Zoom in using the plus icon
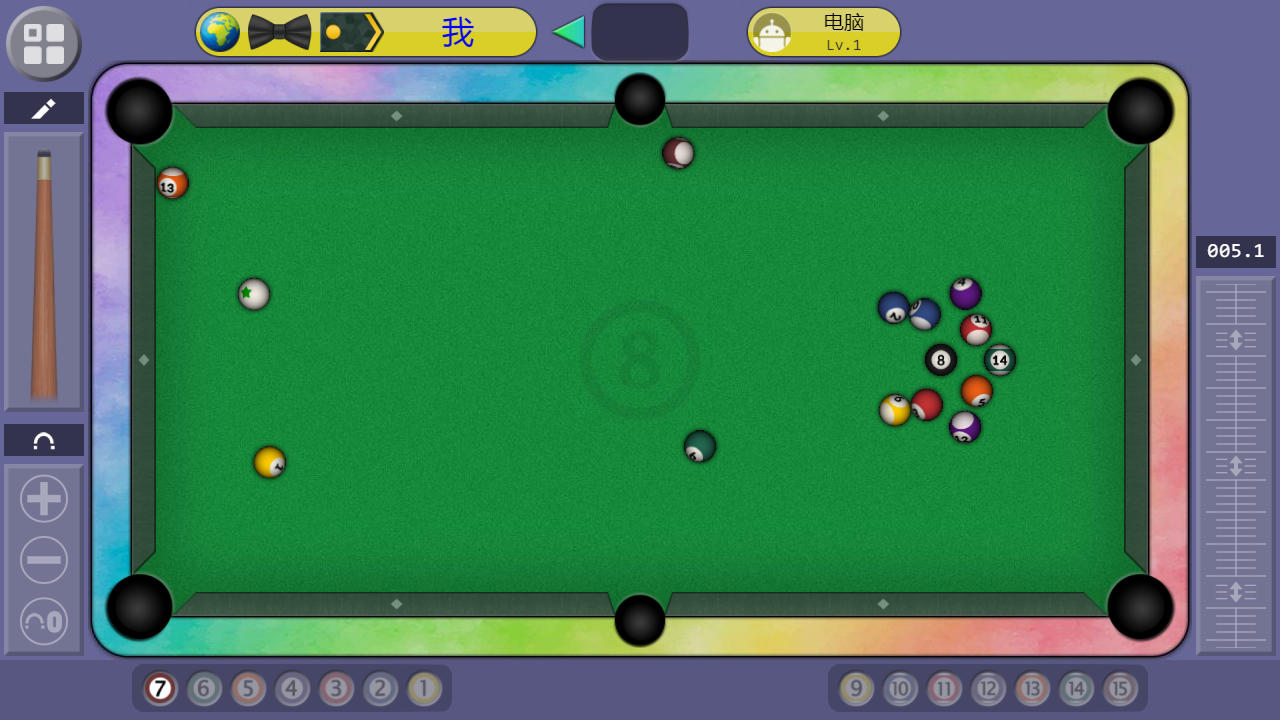 (43, 498)
